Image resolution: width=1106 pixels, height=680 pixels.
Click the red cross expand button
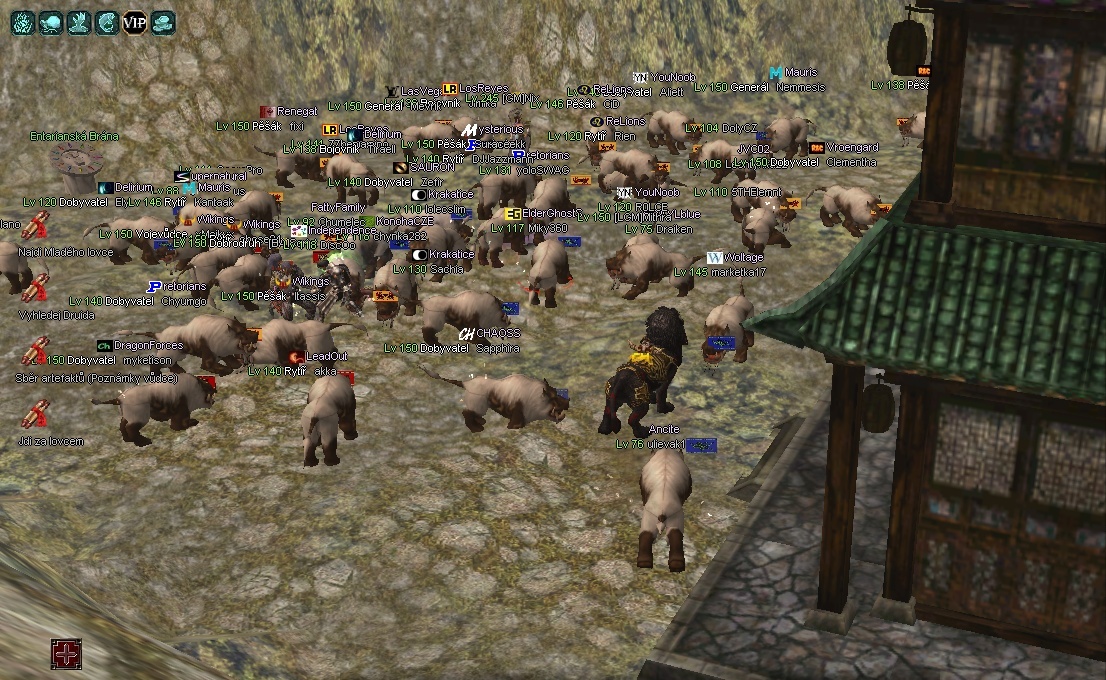point(66,654)
